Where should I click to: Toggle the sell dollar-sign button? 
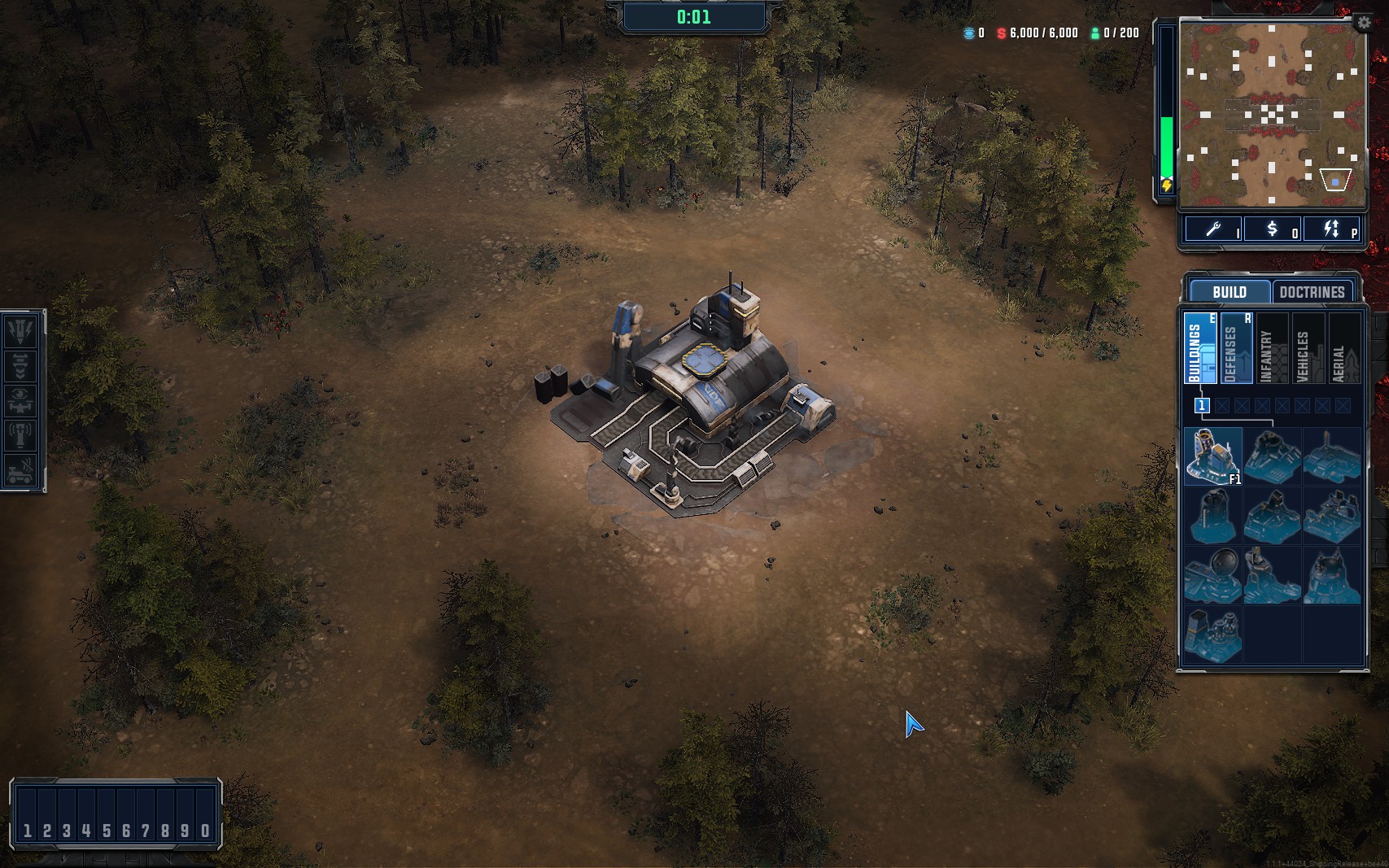(x=1273, y=229)
